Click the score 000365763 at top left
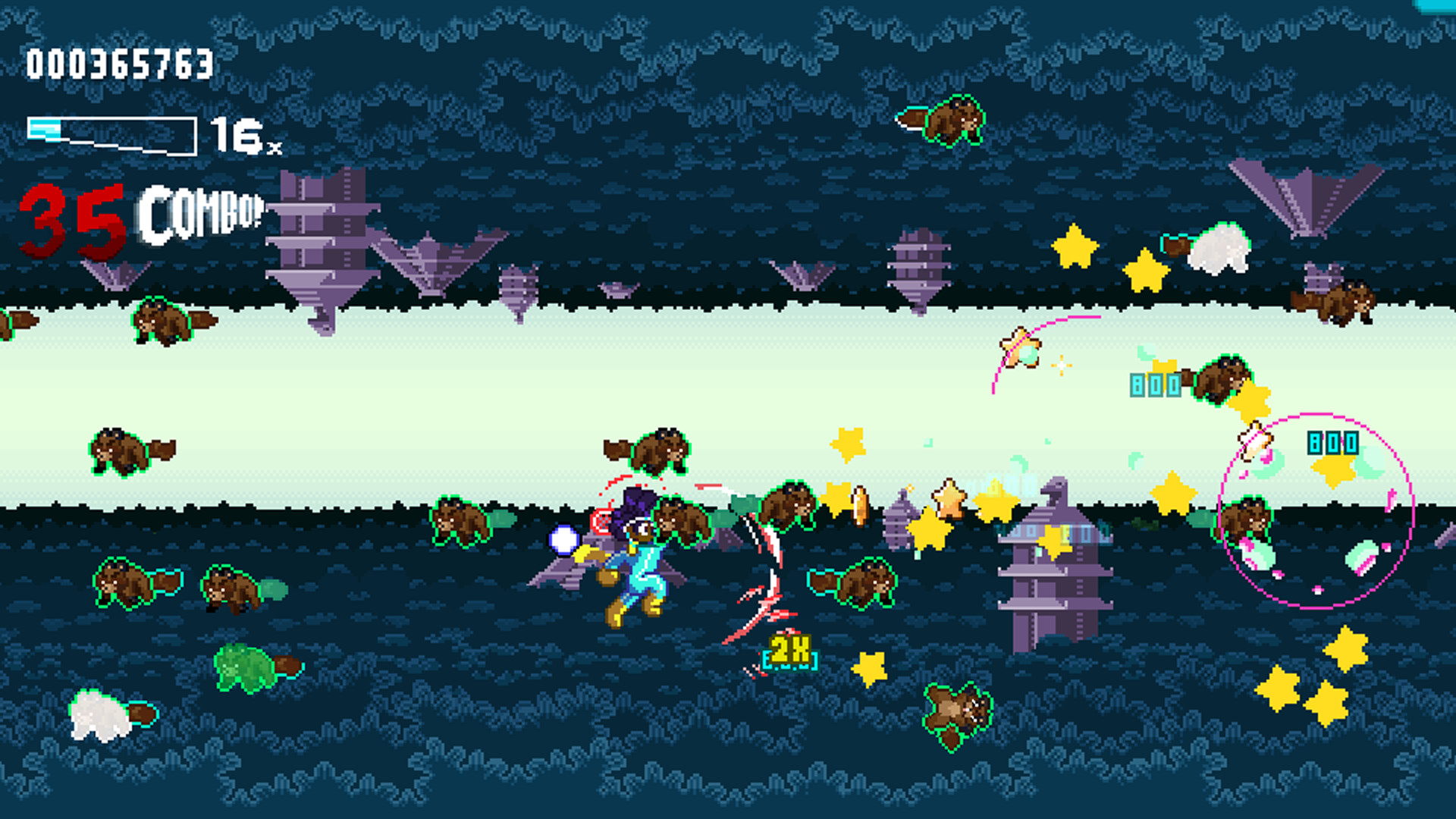 click(118, 64)
